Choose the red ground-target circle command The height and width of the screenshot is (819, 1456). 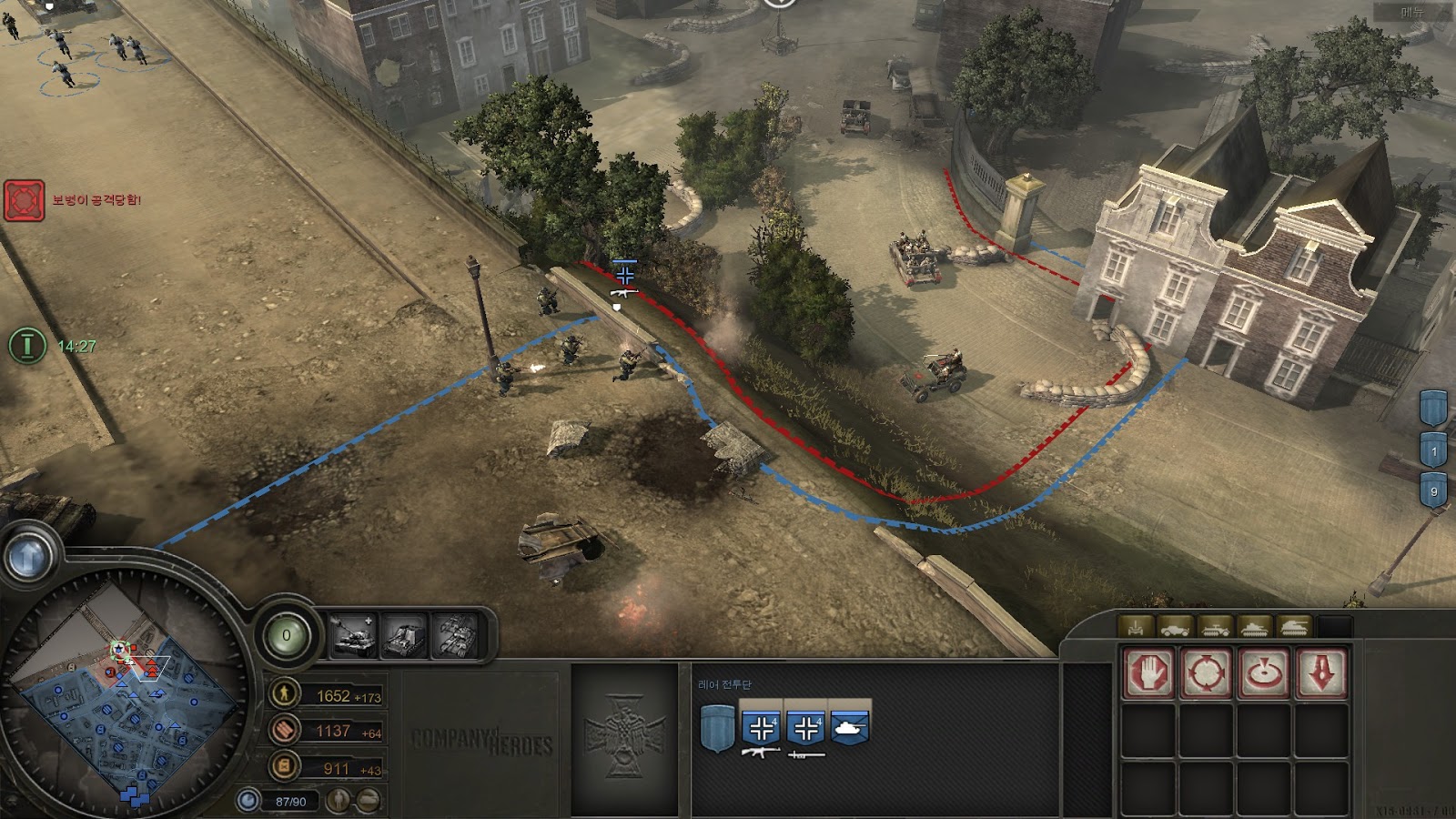[x=1264, y=673]
